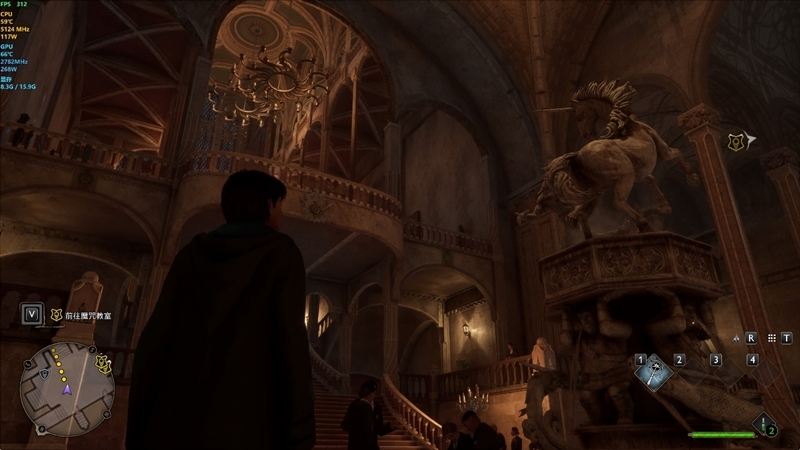Screen dimensions: 800x450
Task: Open the spell set grid icon
Action: [772, 338]
